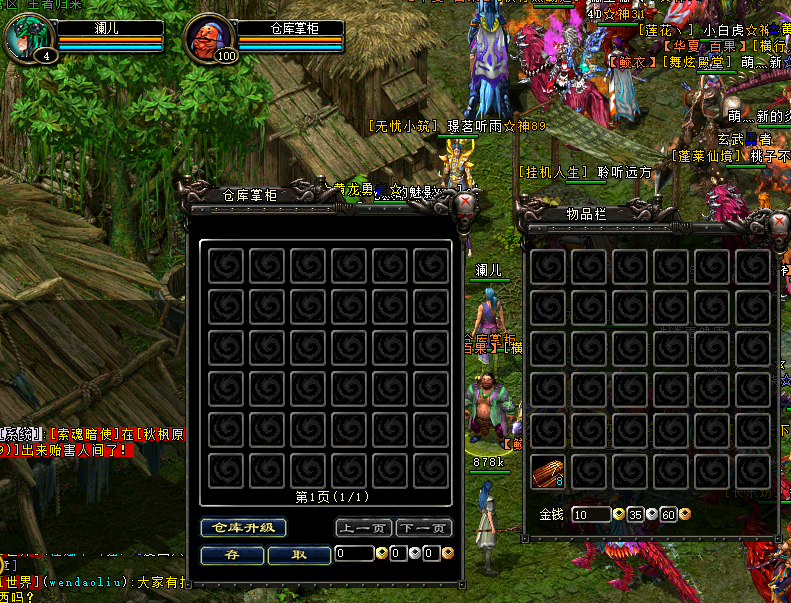Select the wooden bundle item in inventory
This screenshot has height=603, width=791.
[x=548, y=471]
